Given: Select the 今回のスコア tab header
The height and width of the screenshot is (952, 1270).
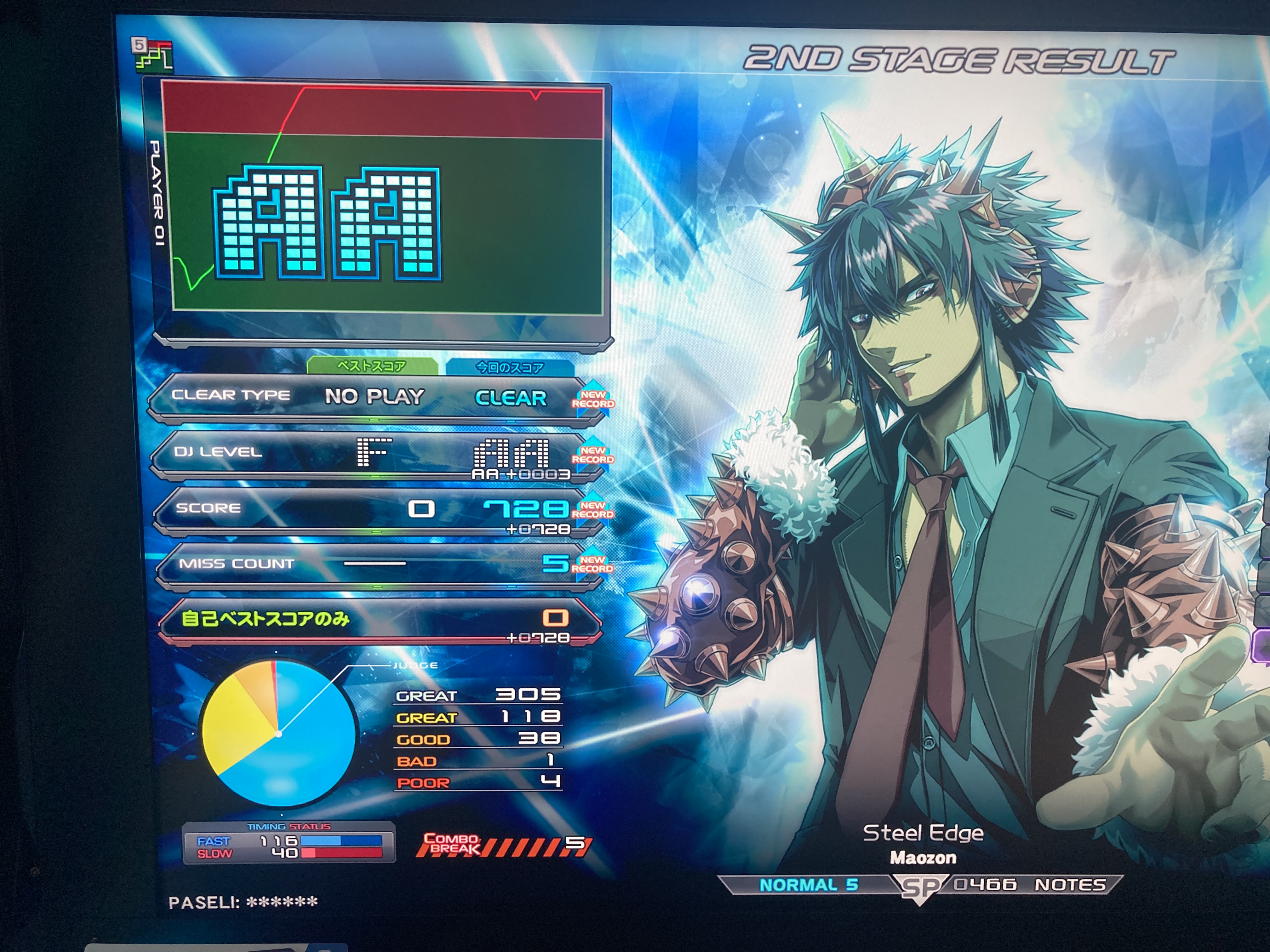Looking at the screenshot, I should 509,367.
